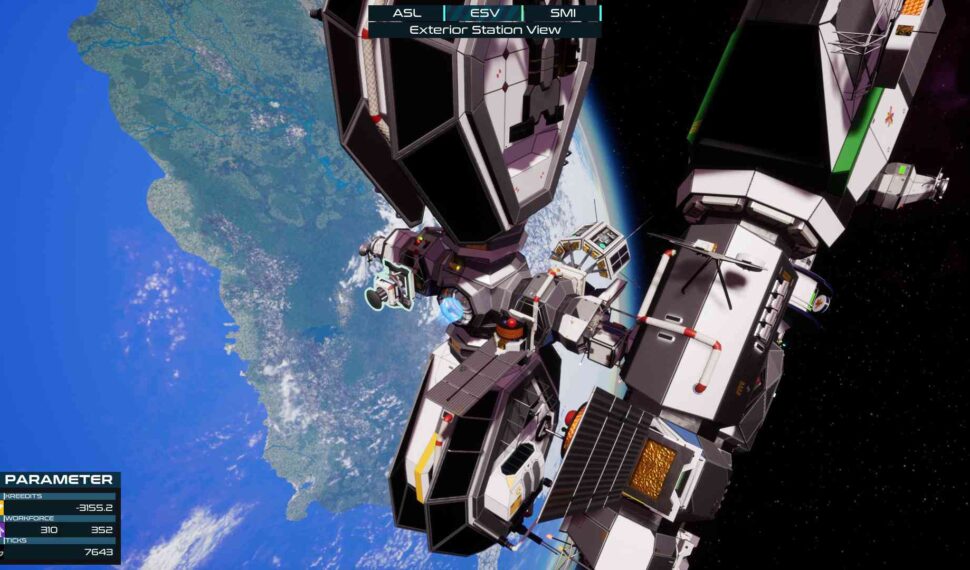Switch to the ASL view tab
Image resolution: width=970 pixels, height=570 pixels.
[x=407, y=13]
